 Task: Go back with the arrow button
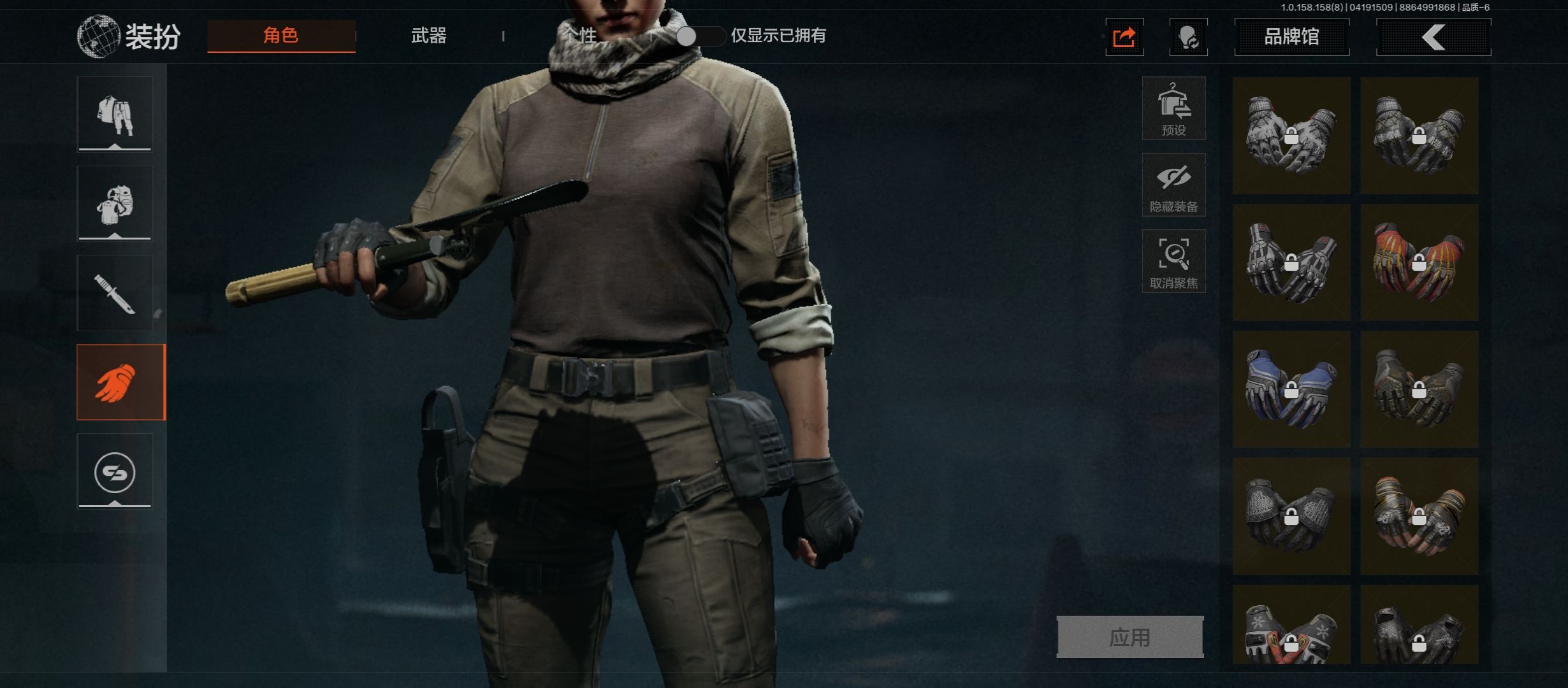(x=1434, y=37)
